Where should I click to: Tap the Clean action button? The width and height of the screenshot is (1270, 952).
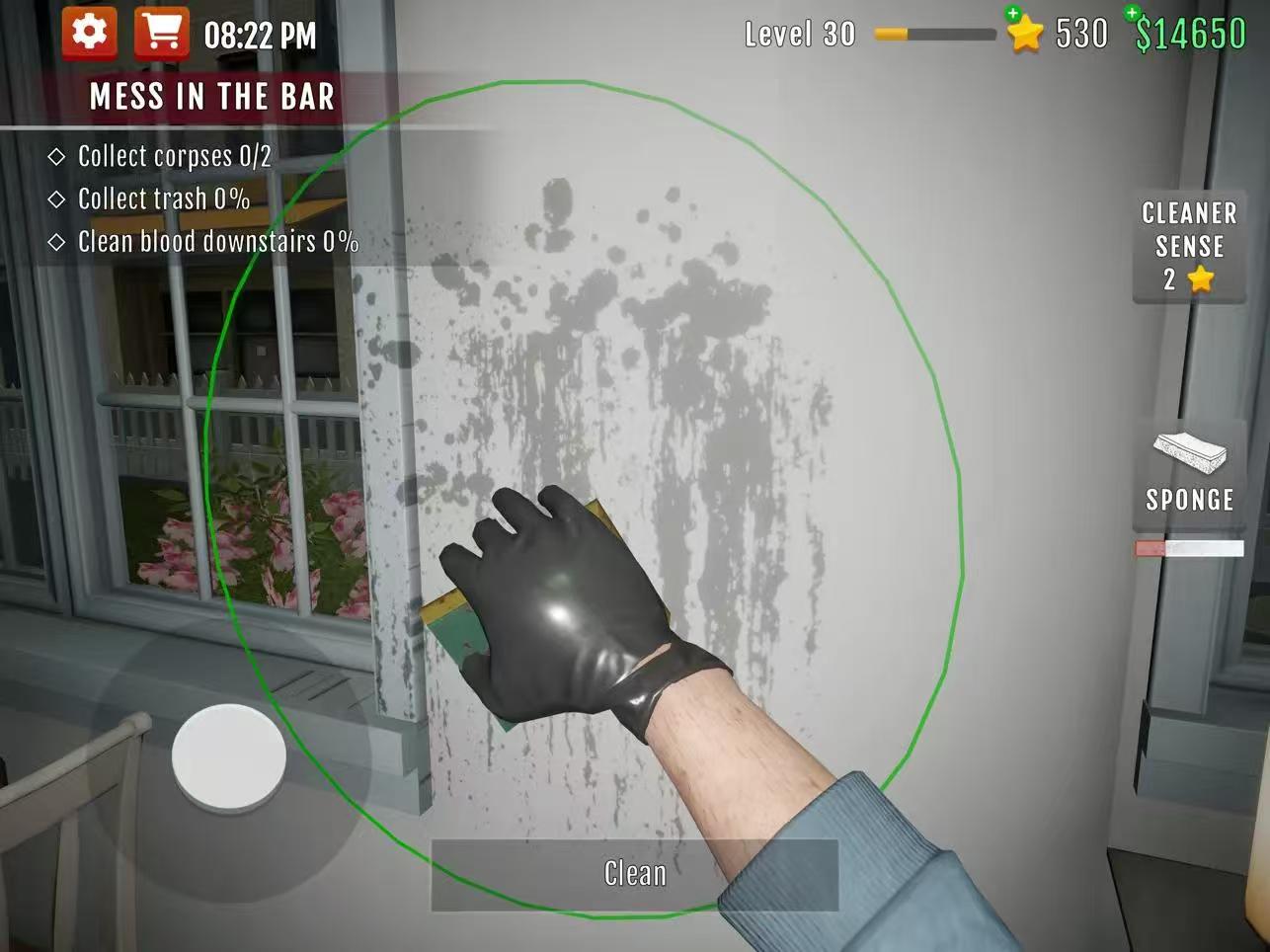pyautogui.click(x=635, y=874)
